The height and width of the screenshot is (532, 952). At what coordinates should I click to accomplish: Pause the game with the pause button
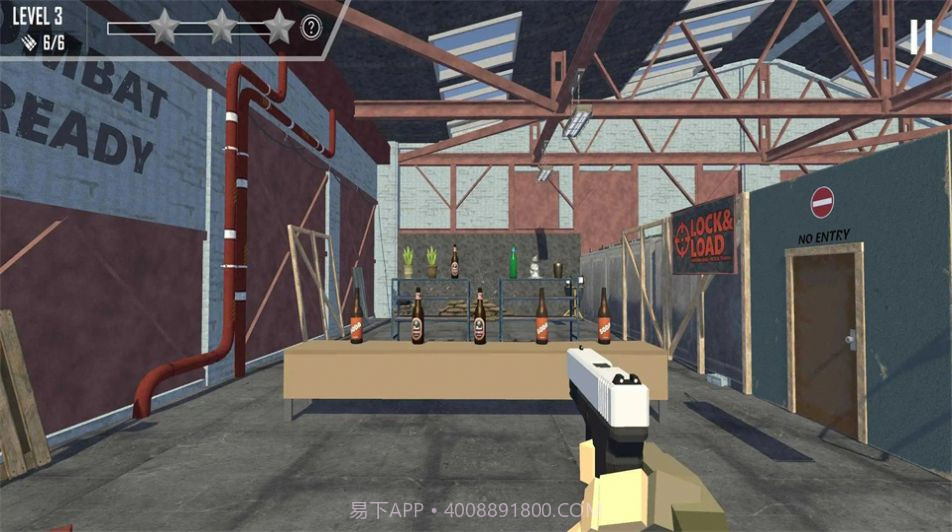click(921, 36)
